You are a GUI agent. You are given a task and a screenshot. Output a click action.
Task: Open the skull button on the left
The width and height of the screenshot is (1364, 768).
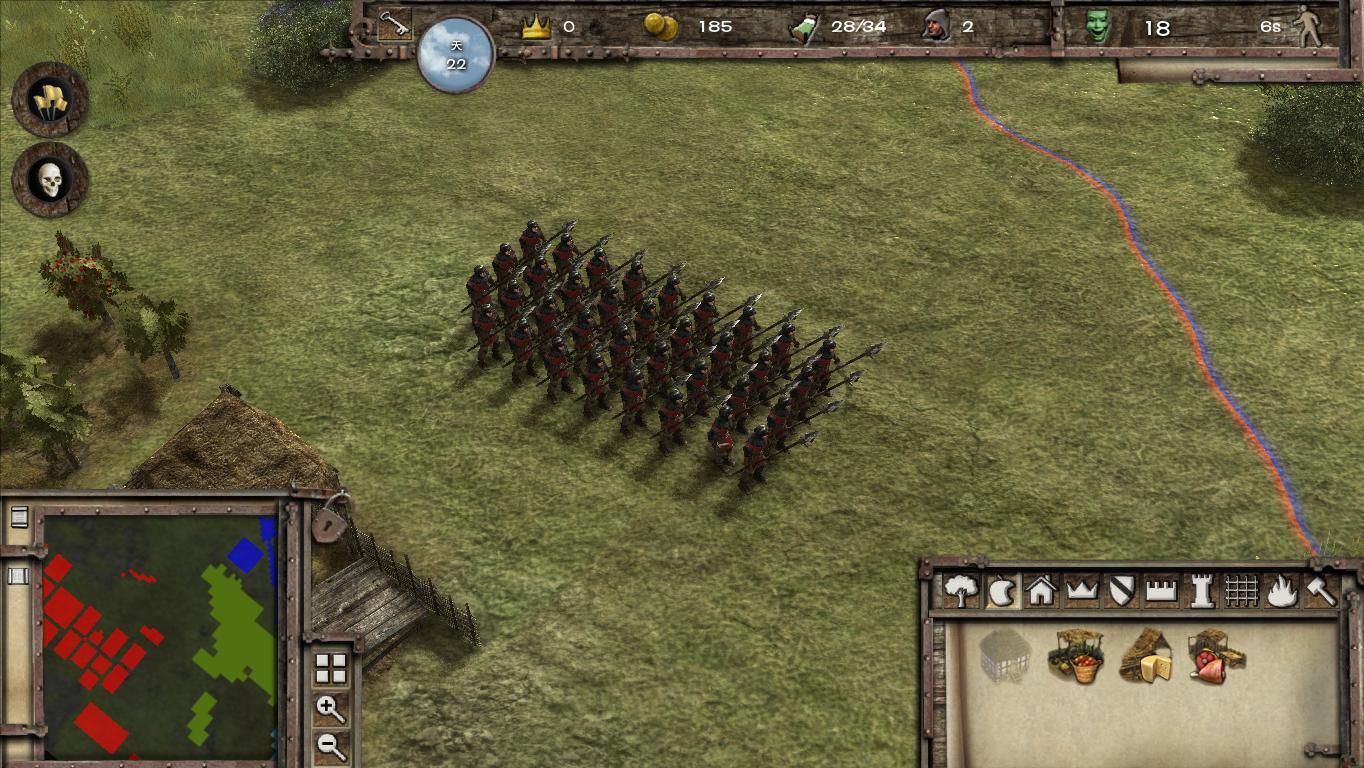click(x=50, y=180)
